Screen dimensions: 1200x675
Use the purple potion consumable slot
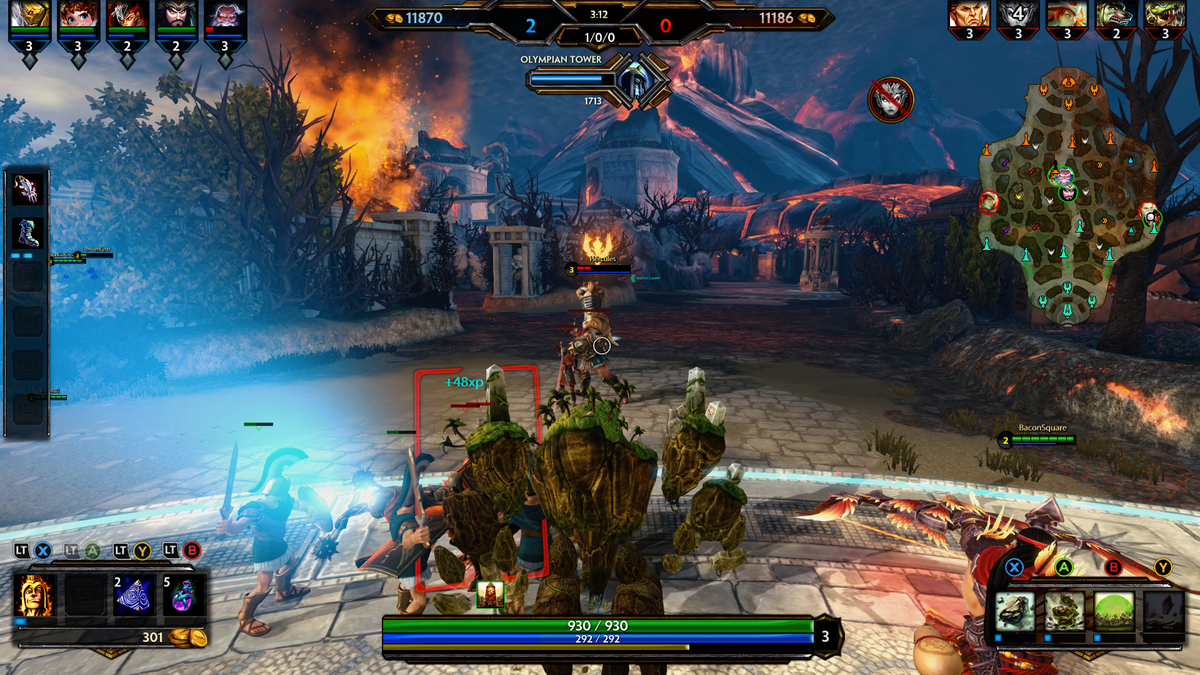pyautogui.click(x=184, y=595)
